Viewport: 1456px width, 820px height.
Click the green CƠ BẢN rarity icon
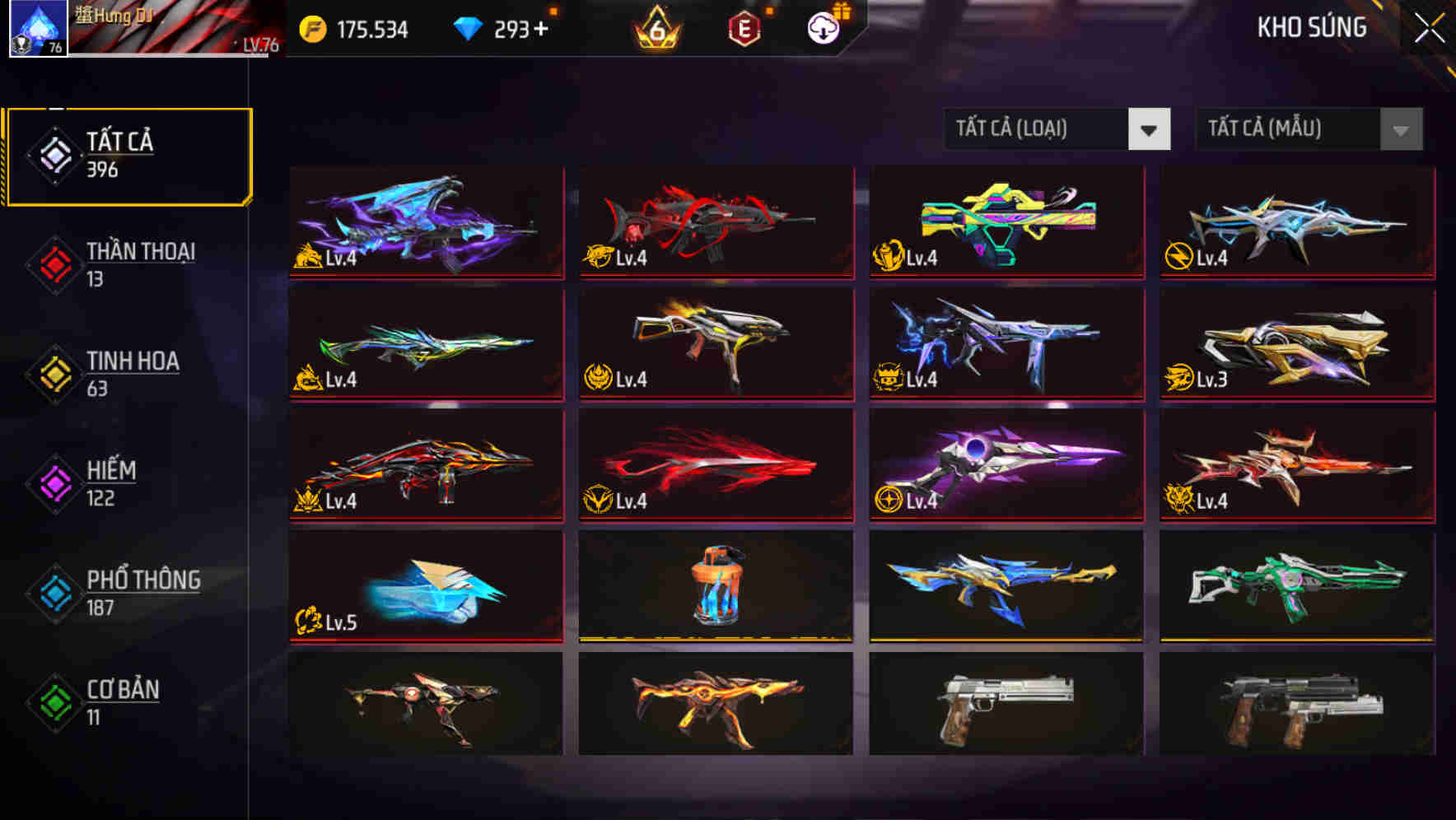[54, 703]
